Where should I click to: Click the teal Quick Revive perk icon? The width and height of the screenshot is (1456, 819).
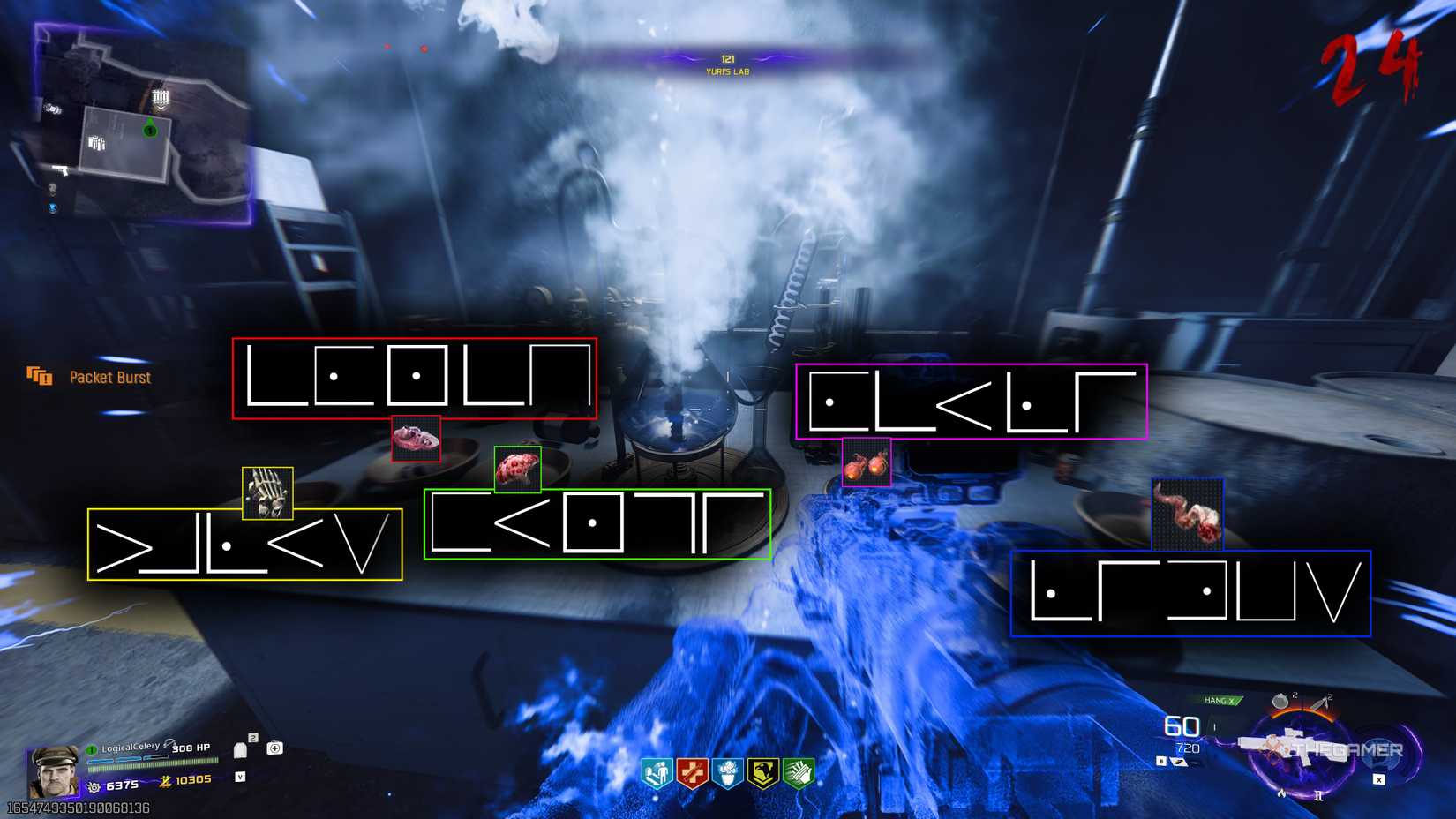[x=657, y=771]
